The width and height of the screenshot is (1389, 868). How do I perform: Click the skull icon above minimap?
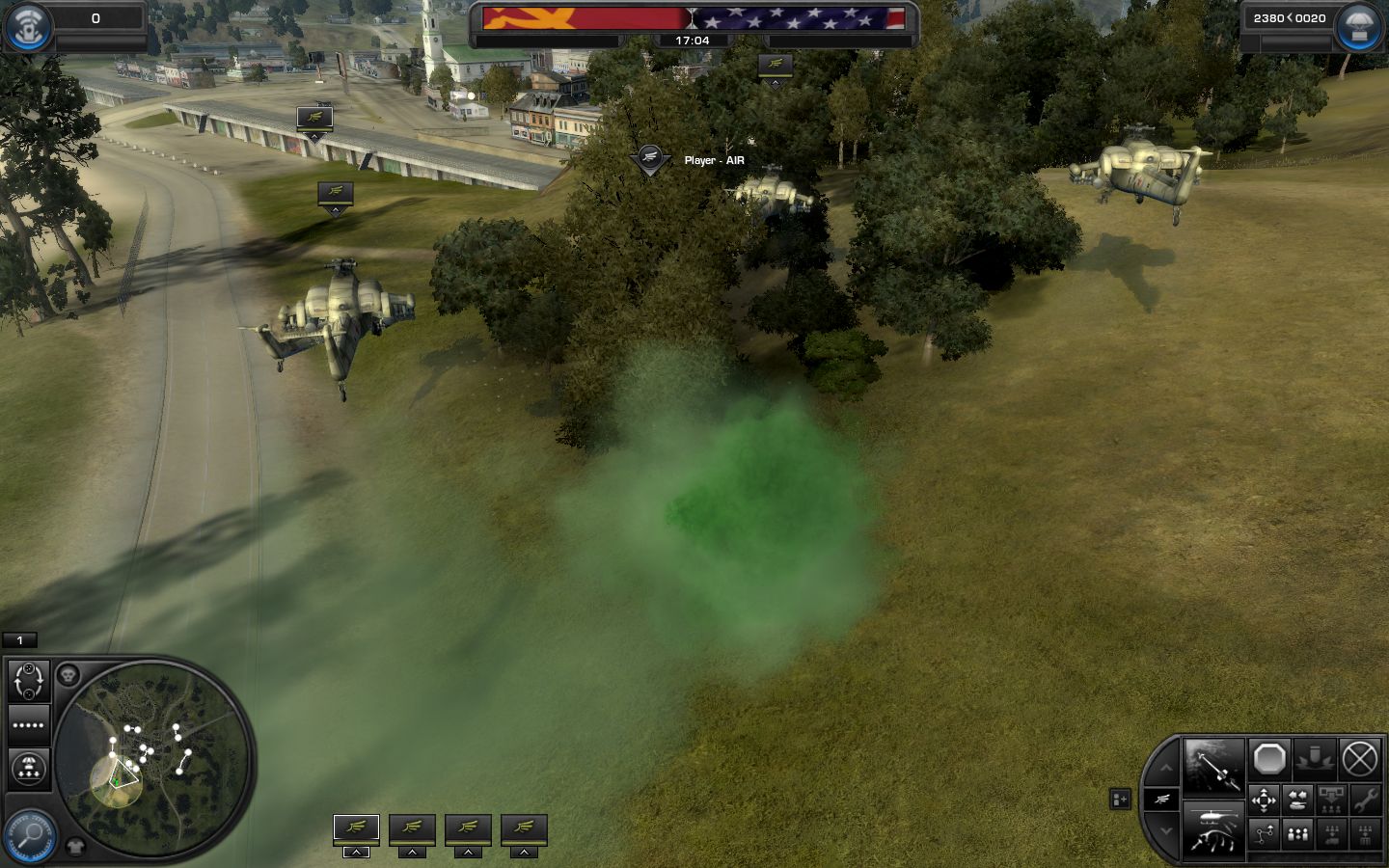point(68,675)
